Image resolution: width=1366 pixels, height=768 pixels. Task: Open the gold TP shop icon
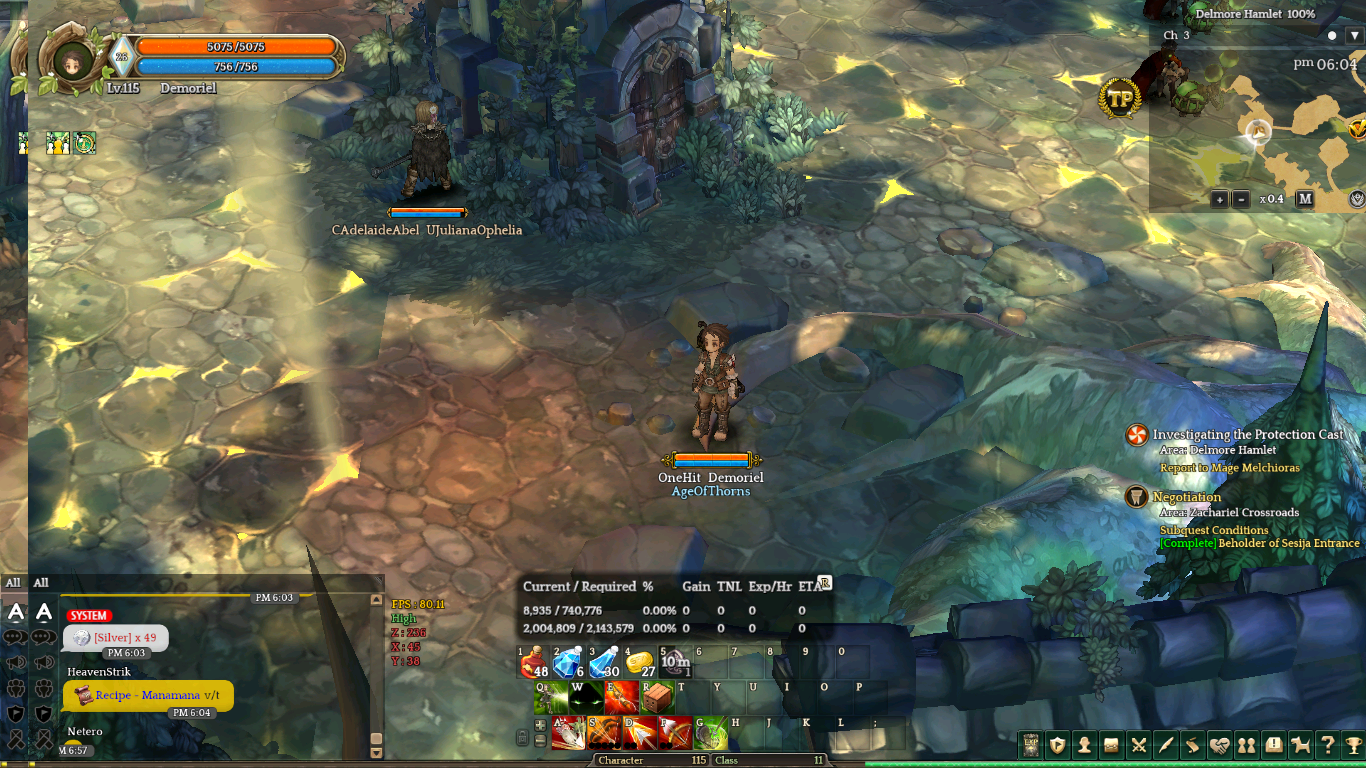[1120, 98]
